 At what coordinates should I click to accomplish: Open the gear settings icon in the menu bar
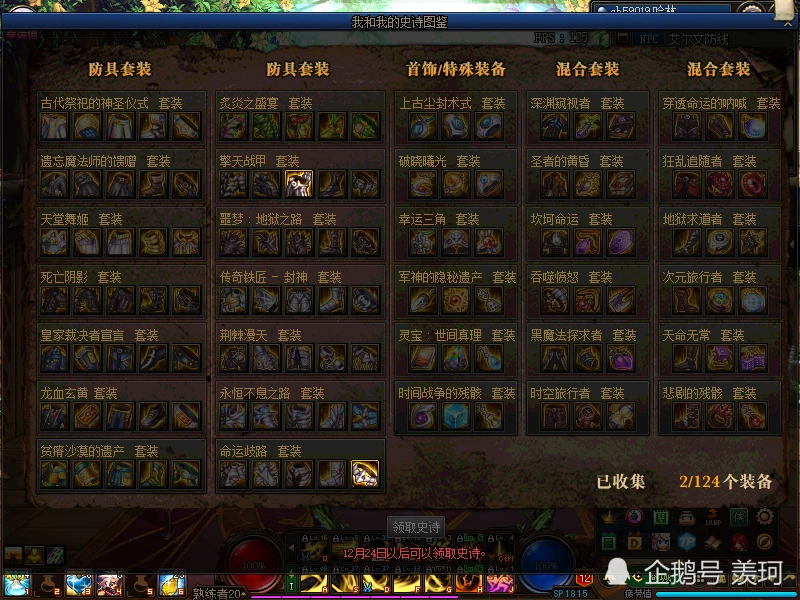click(x=765, y=516)
